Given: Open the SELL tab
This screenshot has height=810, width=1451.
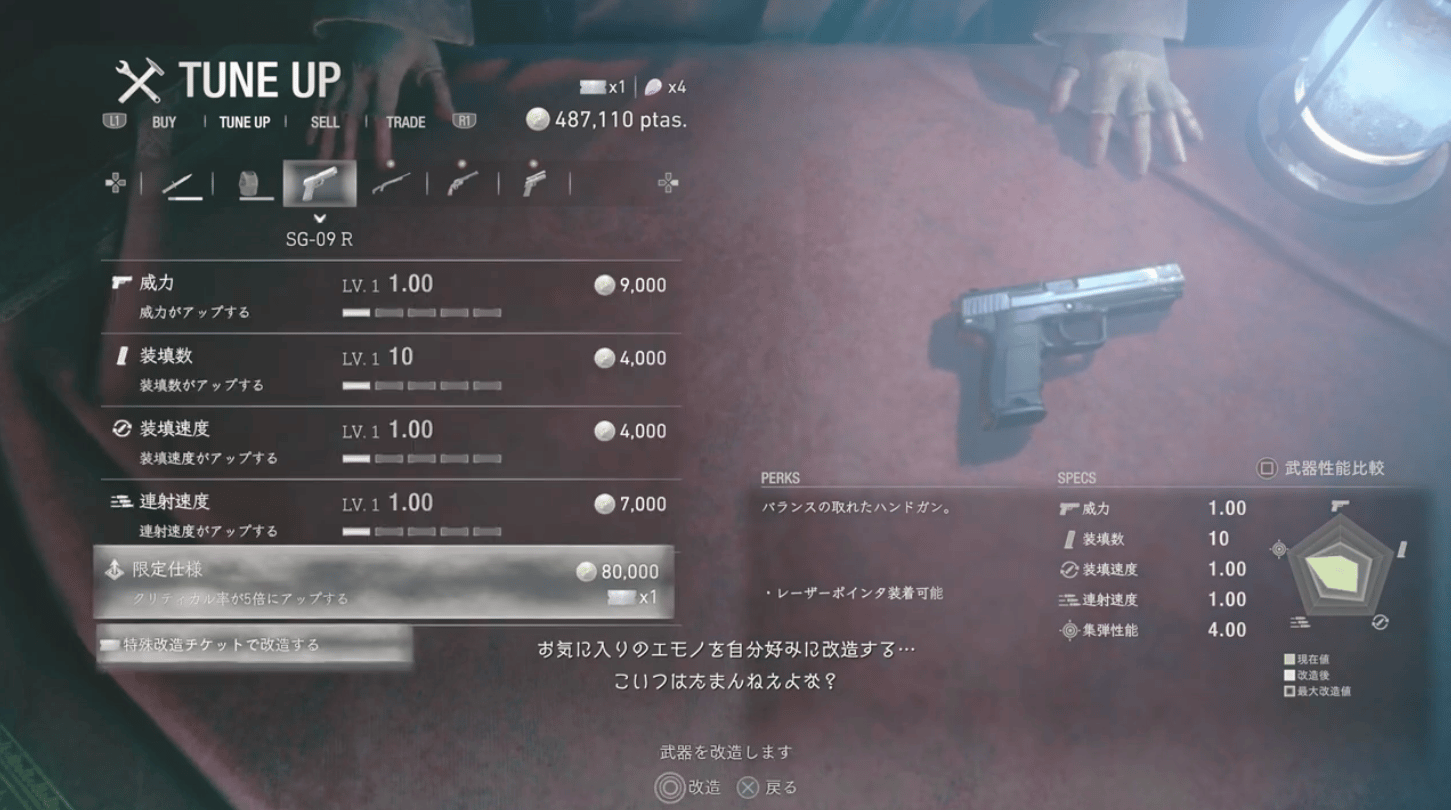Looking at the screenshot, I should coord(325,122).
